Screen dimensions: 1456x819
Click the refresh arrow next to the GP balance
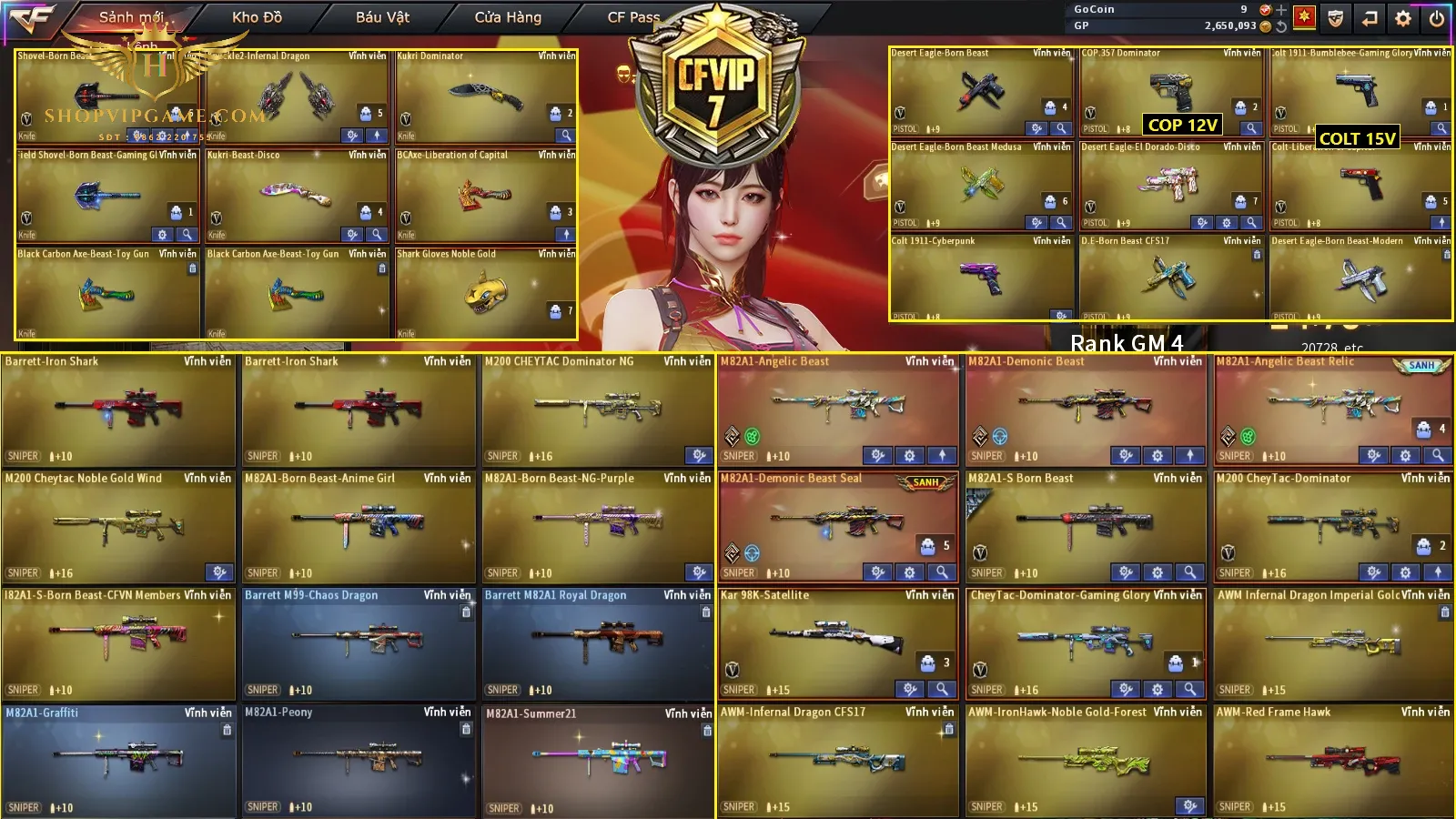pos(1282,25)
